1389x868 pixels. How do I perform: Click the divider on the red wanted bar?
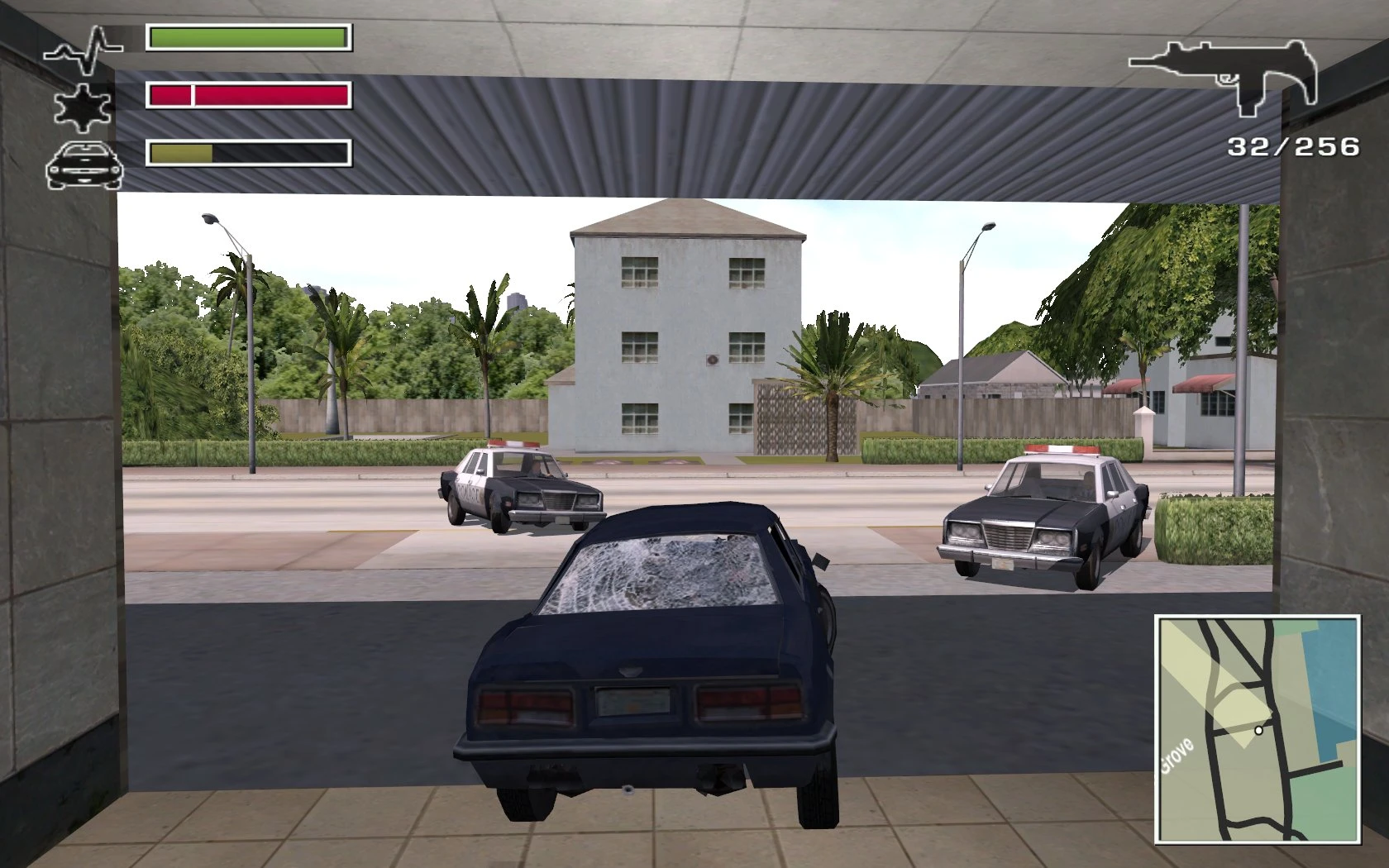point(193,96)
